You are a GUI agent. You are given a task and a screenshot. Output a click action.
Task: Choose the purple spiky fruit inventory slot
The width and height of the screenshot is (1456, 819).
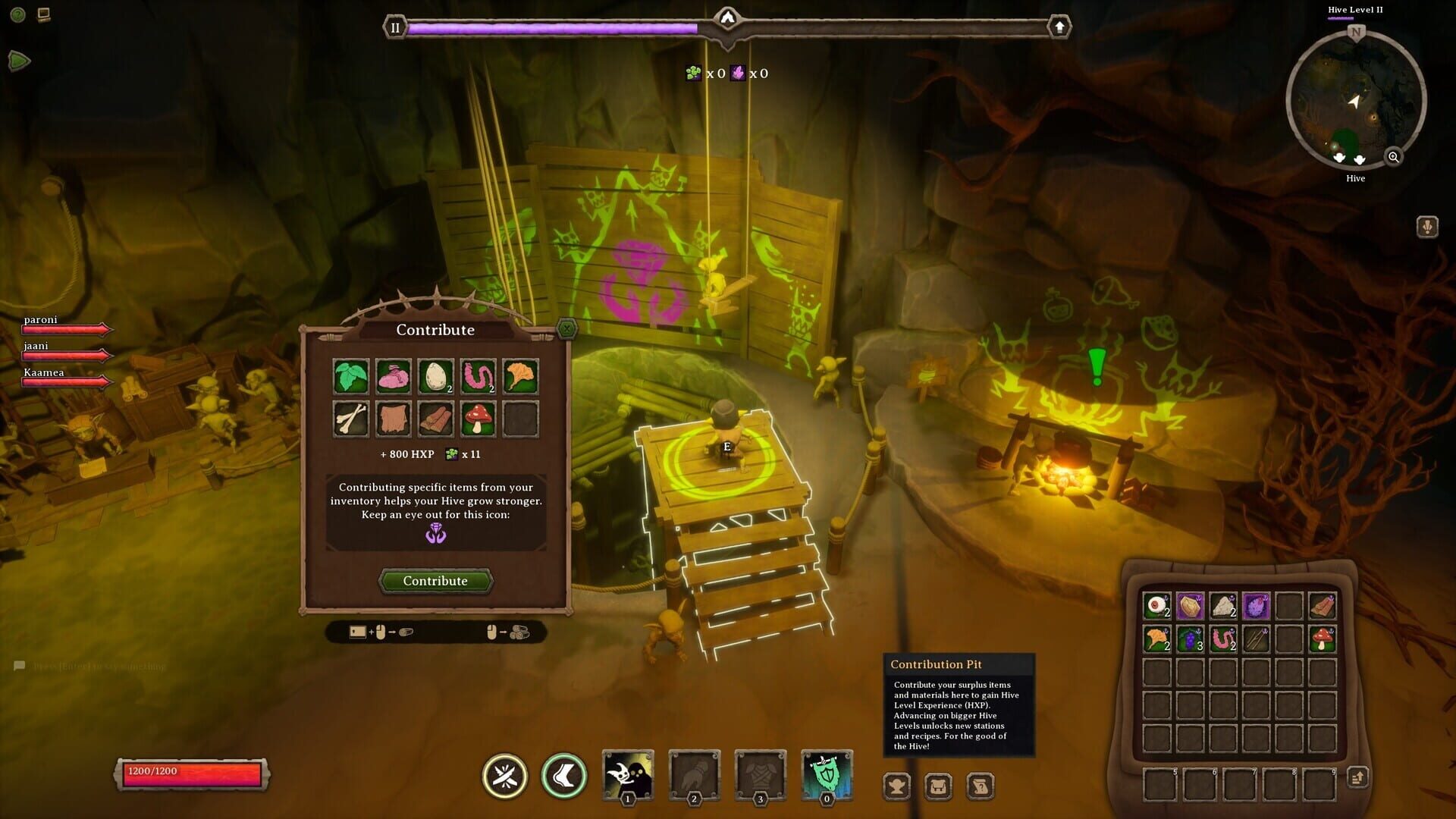1256,606
